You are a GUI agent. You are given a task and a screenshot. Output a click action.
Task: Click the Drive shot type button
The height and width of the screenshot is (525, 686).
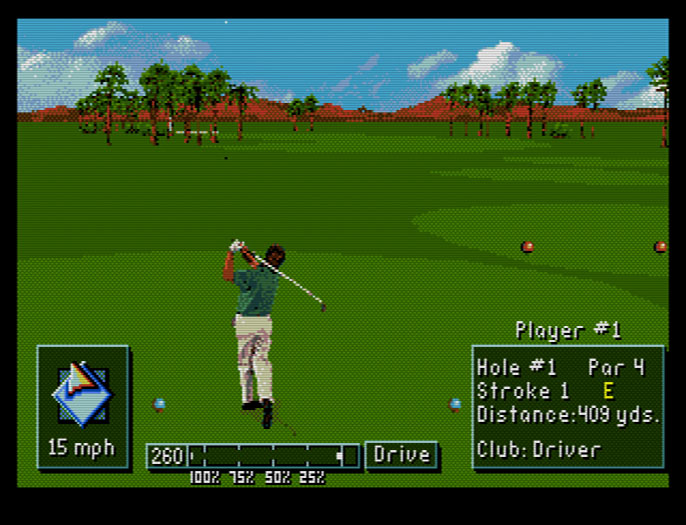tap(402, 455)
